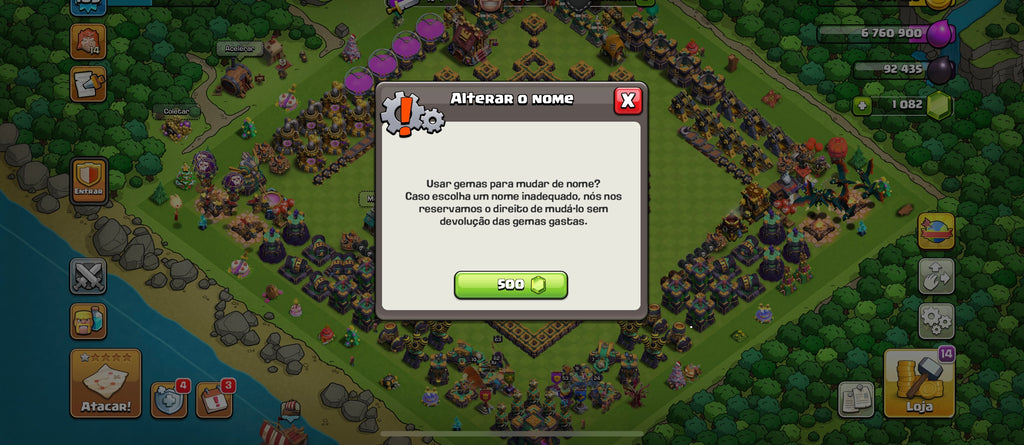Open the barbarian face button

pyautogui.click(x=88, y=322)
